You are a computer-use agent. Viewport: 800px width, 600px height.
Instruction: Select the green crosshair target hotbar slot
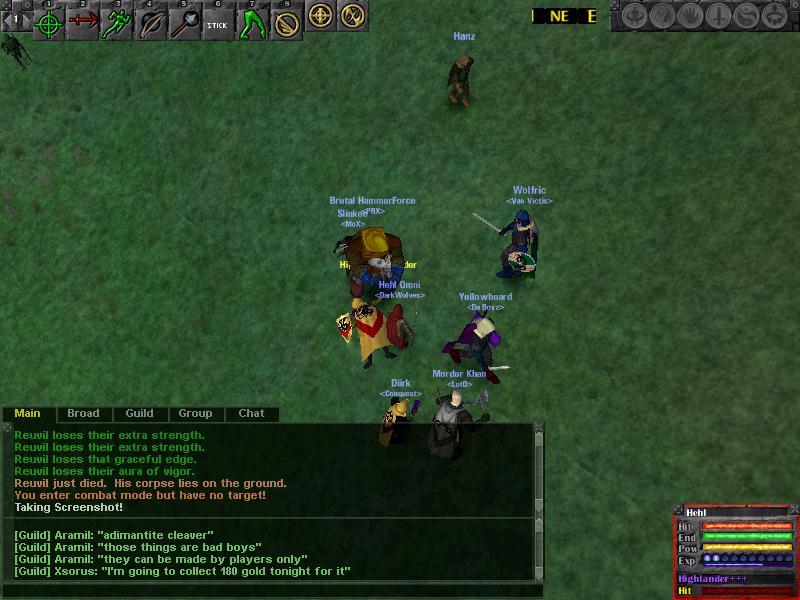coord(48,23)
